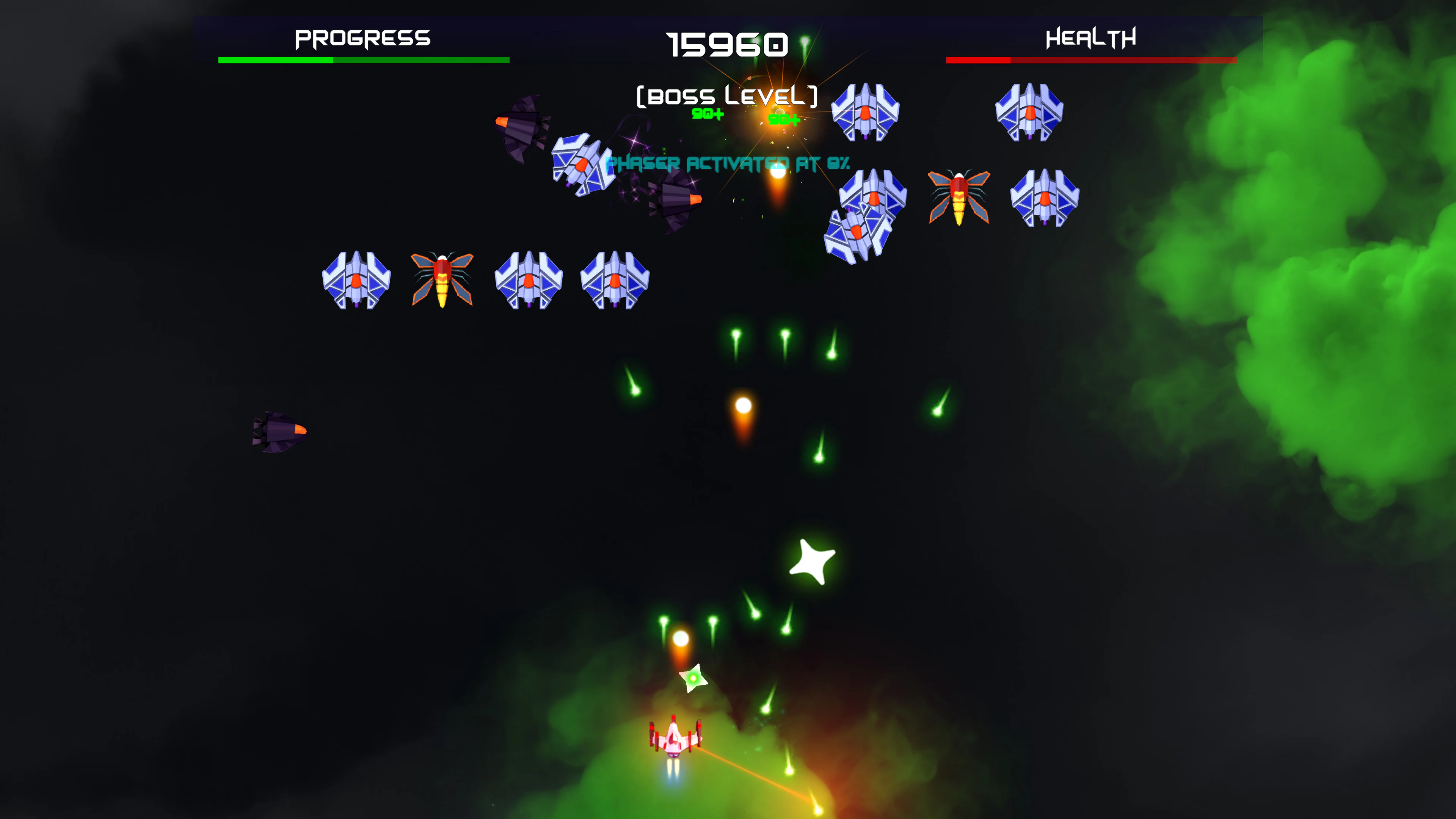Select the leftmost blue ship in the middle row
The image size is (1456, 819).
pyautogui.click(x=356, y=280)
